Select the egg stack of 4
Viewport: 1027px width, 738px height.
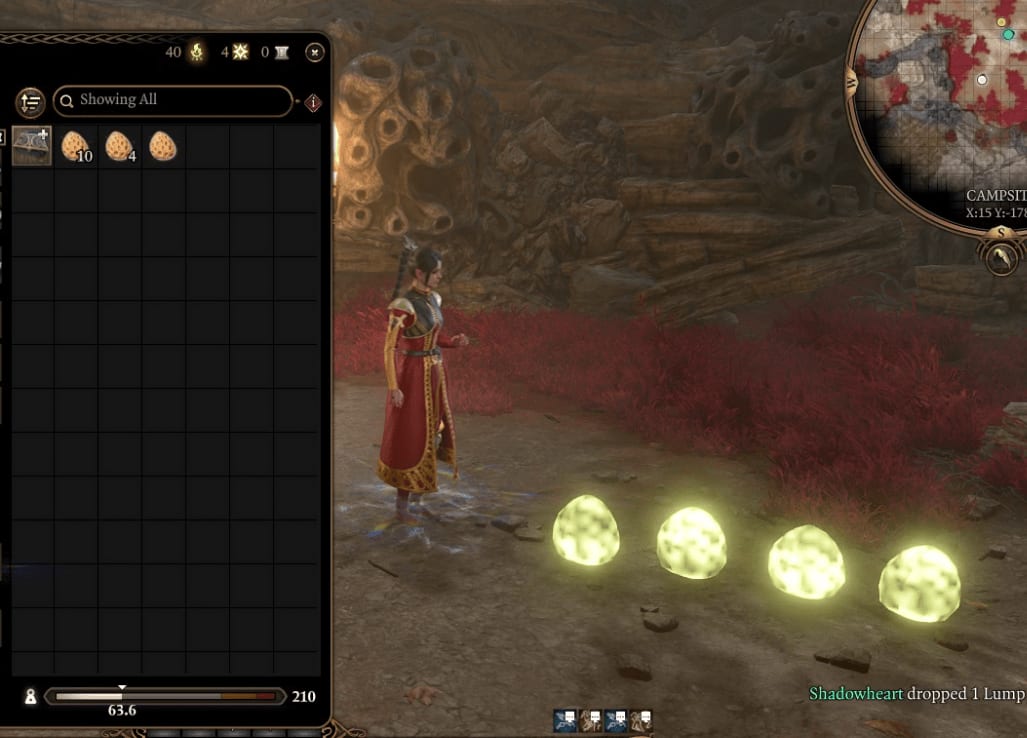[119, 146]
